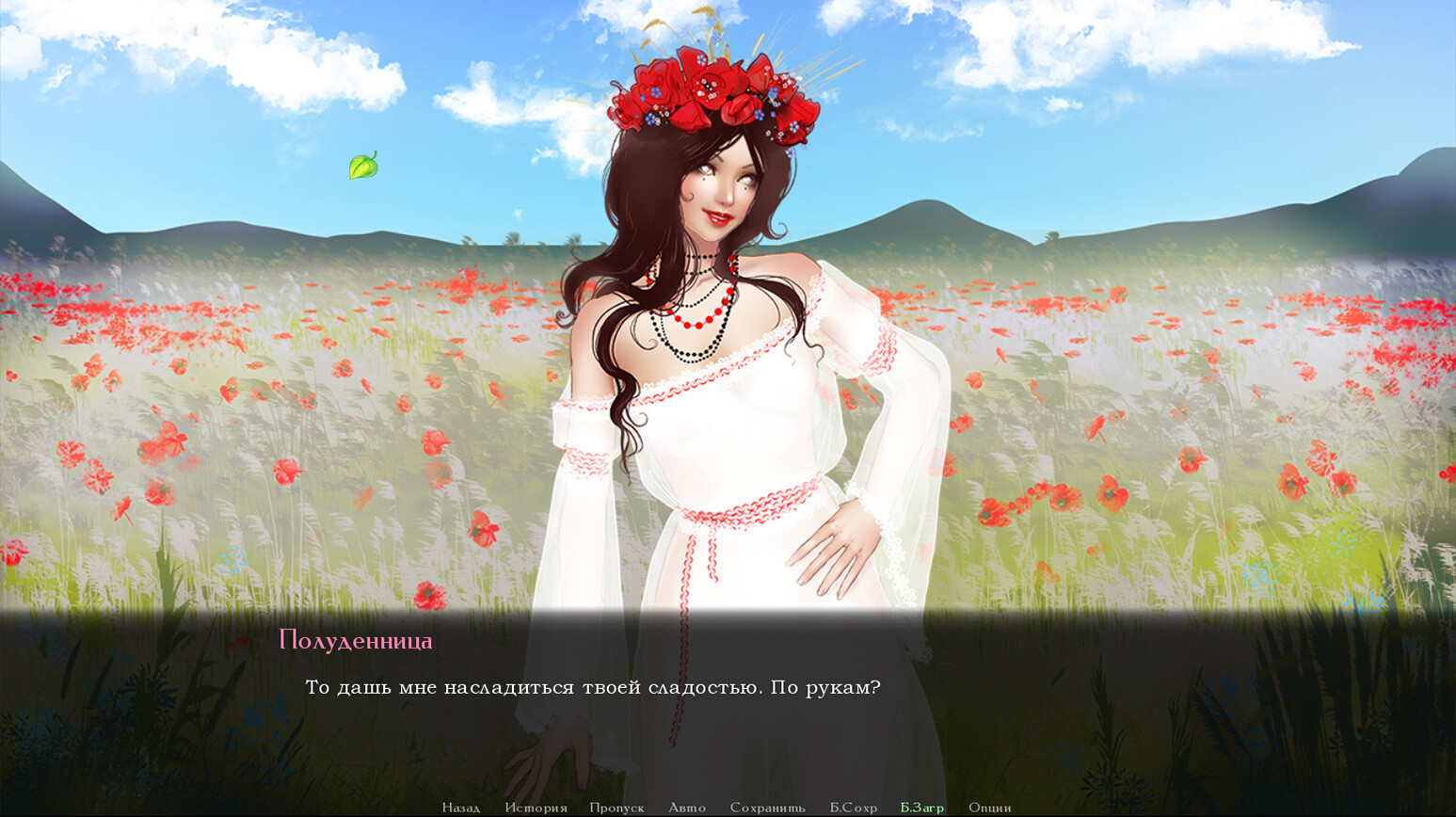Image resolution: width=1456 pixels, height=817 pixels.
Task: Open the Сохранить save menu
Action: 767,808
